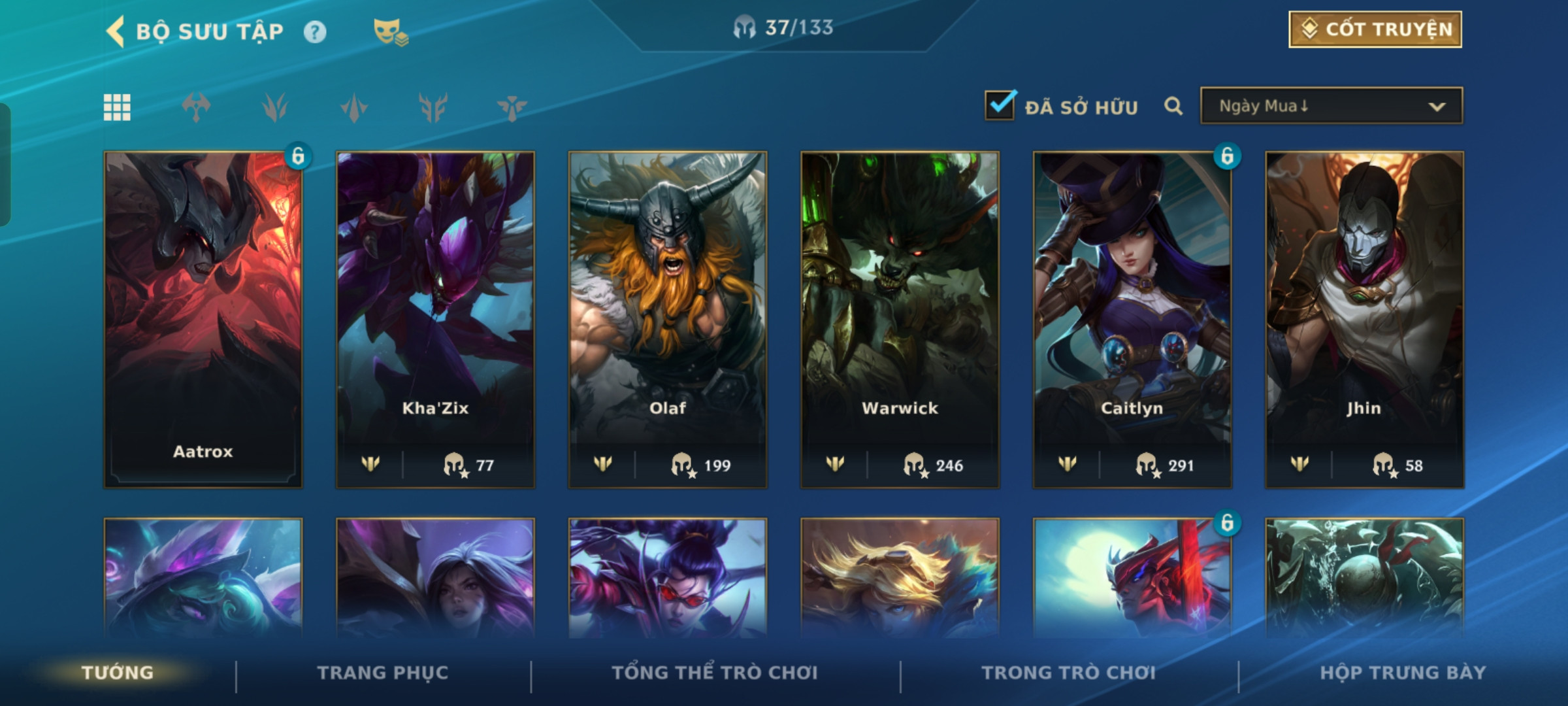This screenshot has height=706, width=1568.
Task: Select the Aatrox champion card
Action: point(203,320)
